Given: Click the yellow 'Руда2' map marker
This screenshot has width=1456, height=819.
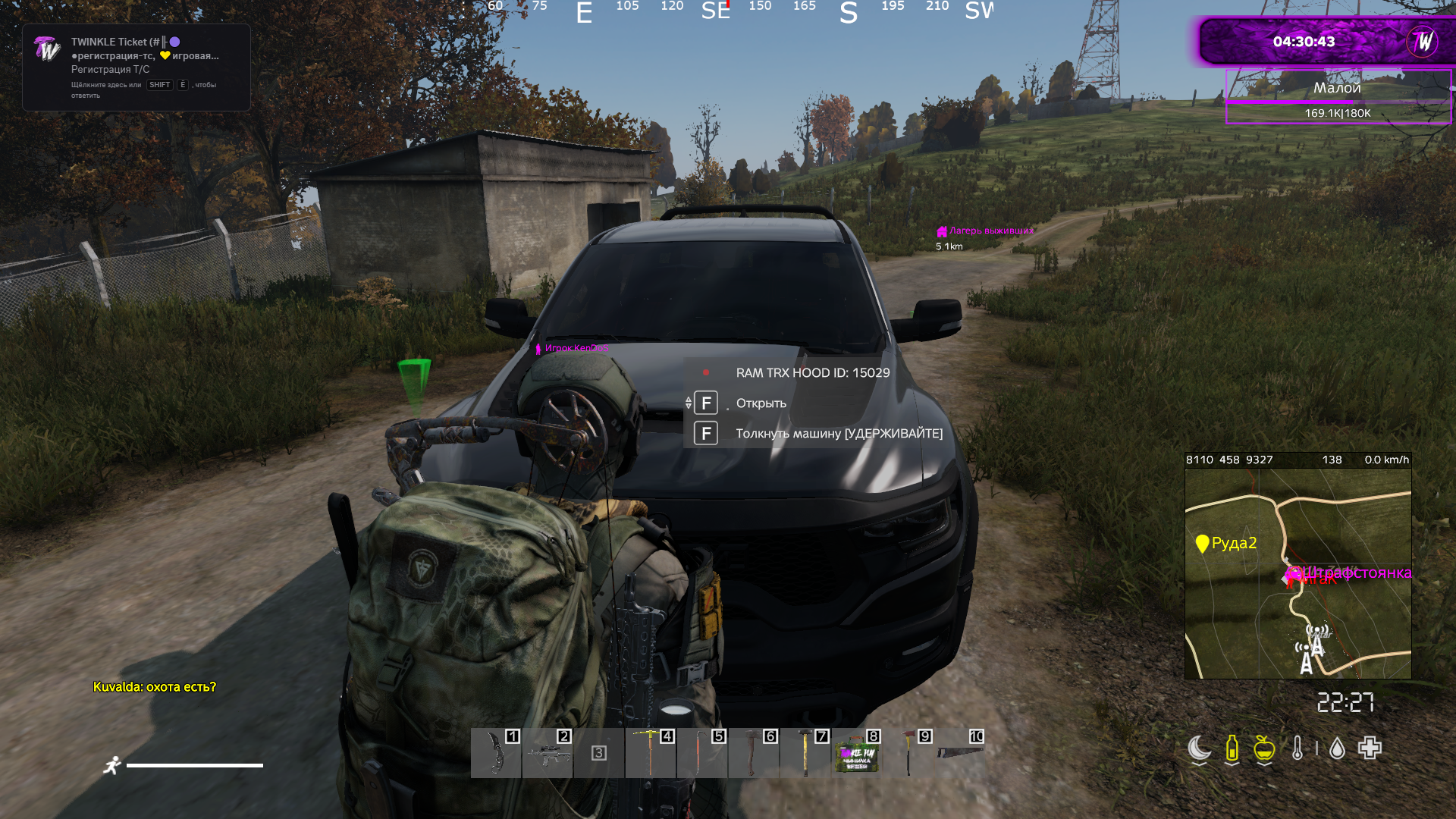Looking at the screenshot, I should [1202, 544].
